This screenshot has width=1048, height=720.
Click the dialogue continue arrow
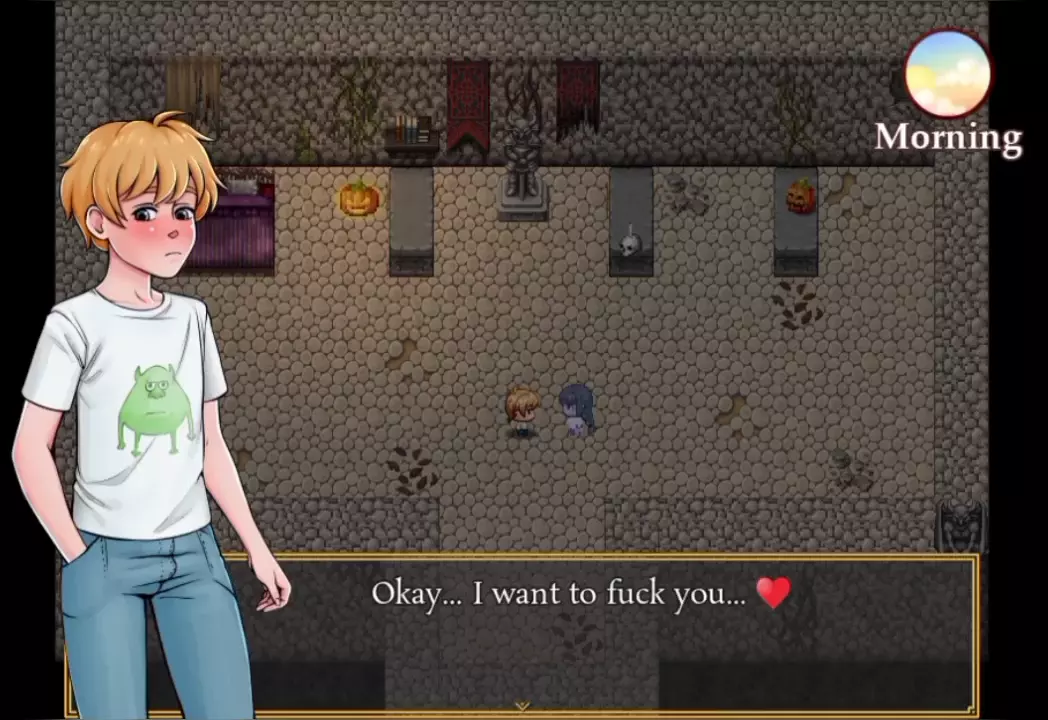(521, 706)
